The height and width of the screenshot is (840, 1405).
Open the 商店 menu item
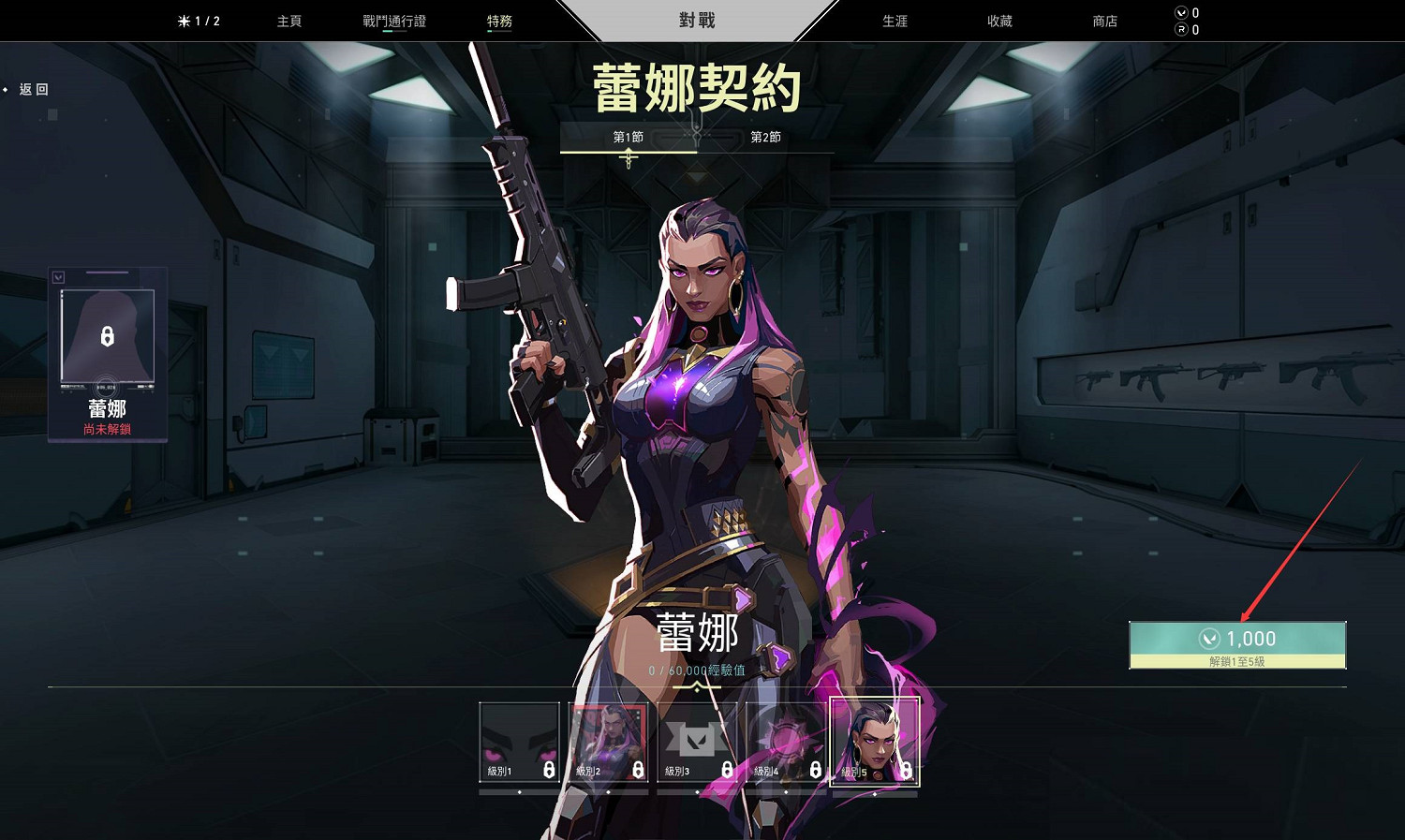click(1103, 21)
